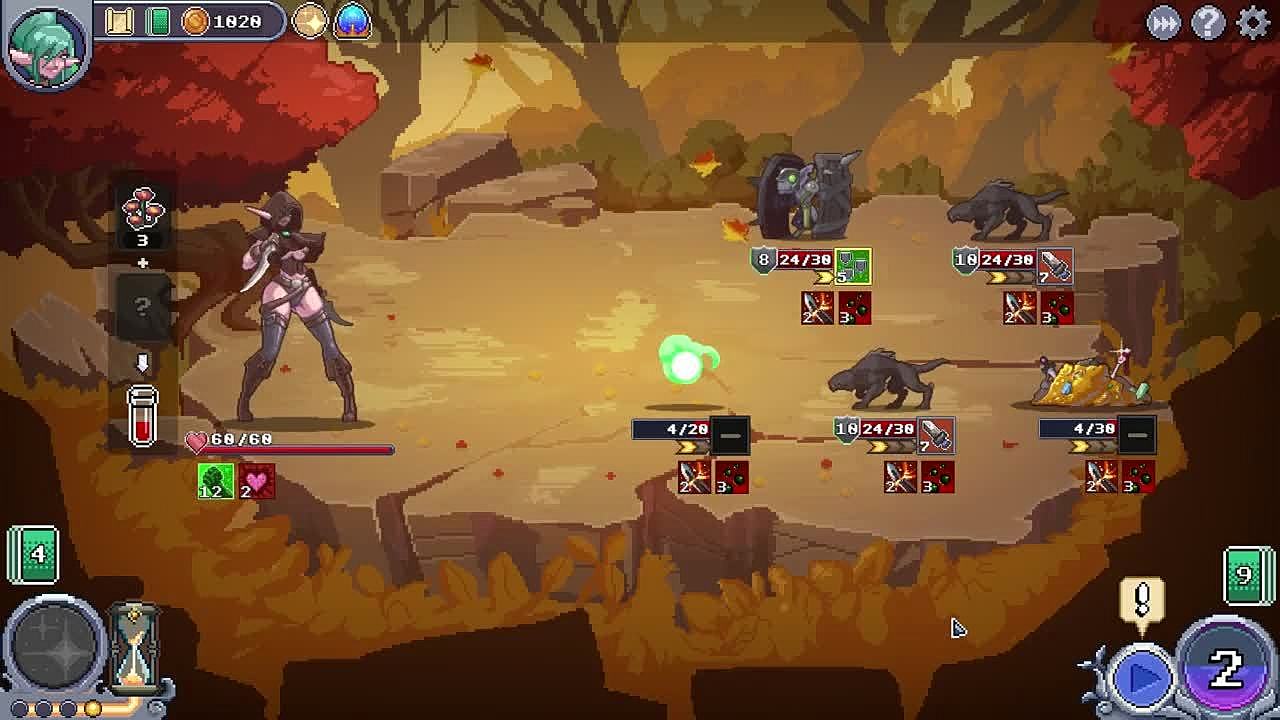Activate the grey star compass orb
The height and width of the screenshot is (720, 1280).
(54, 648)
